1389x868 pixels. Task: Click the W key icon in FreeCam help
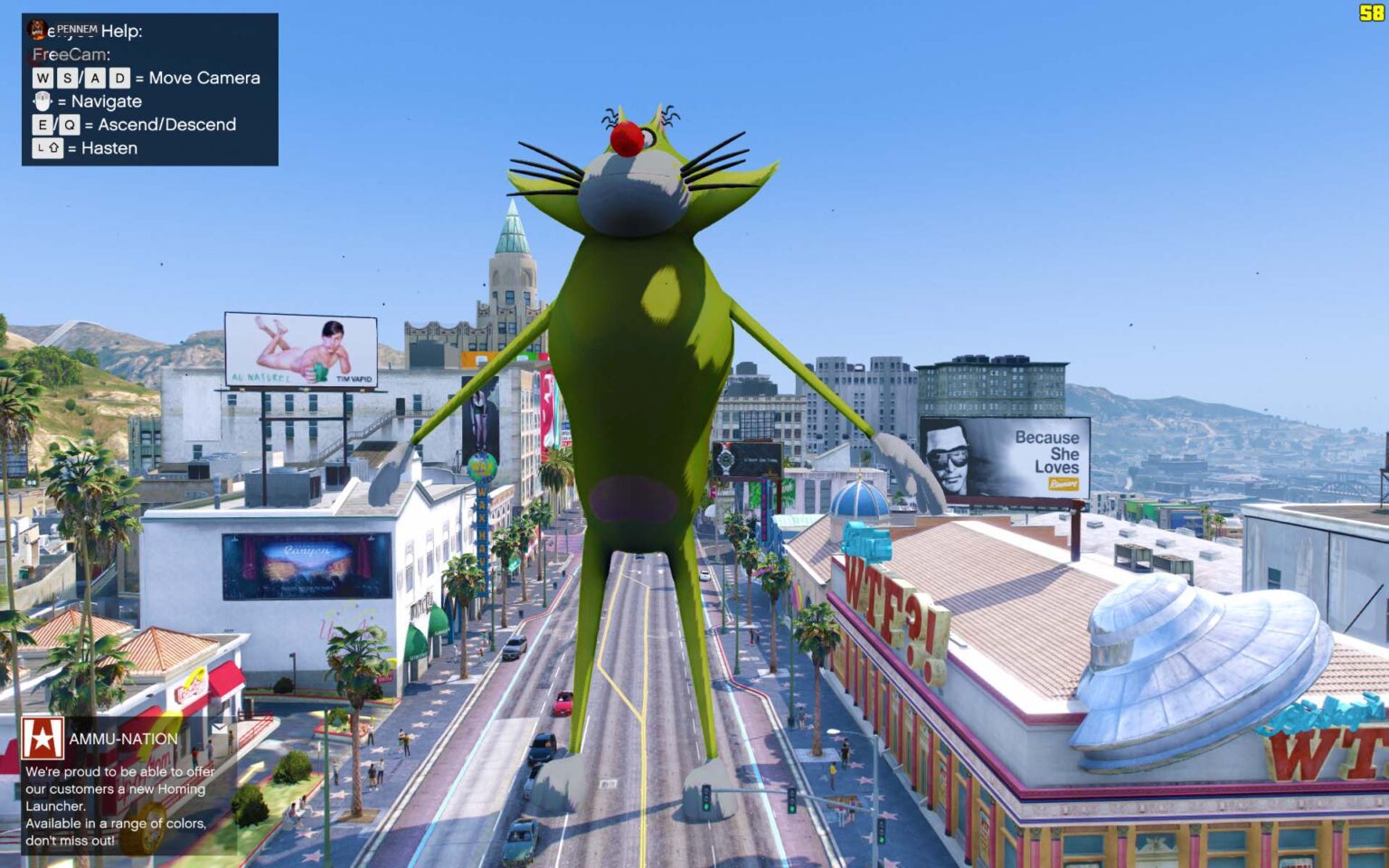click(x=43, y=78)
